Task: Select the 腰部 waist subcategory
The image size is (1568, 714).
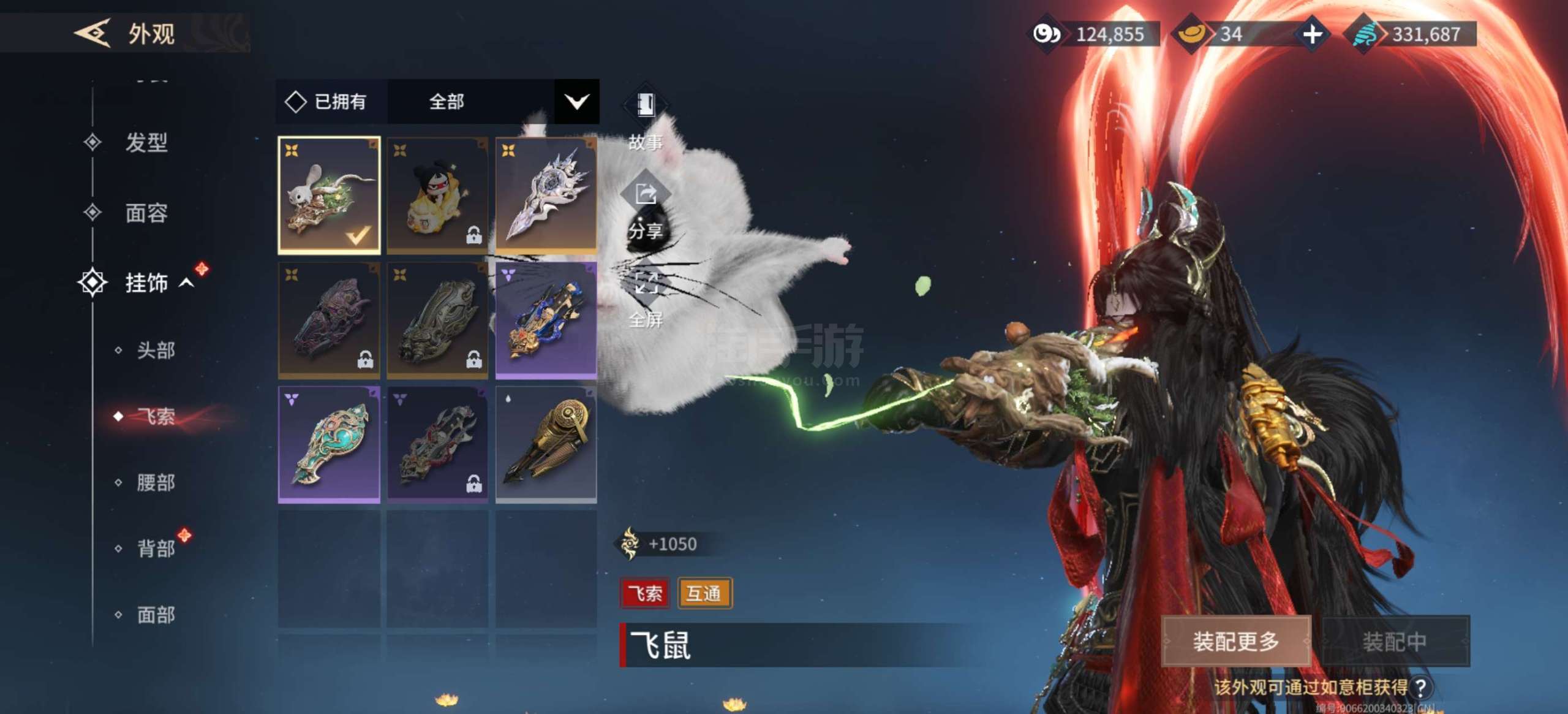Action: click(156, 482)
